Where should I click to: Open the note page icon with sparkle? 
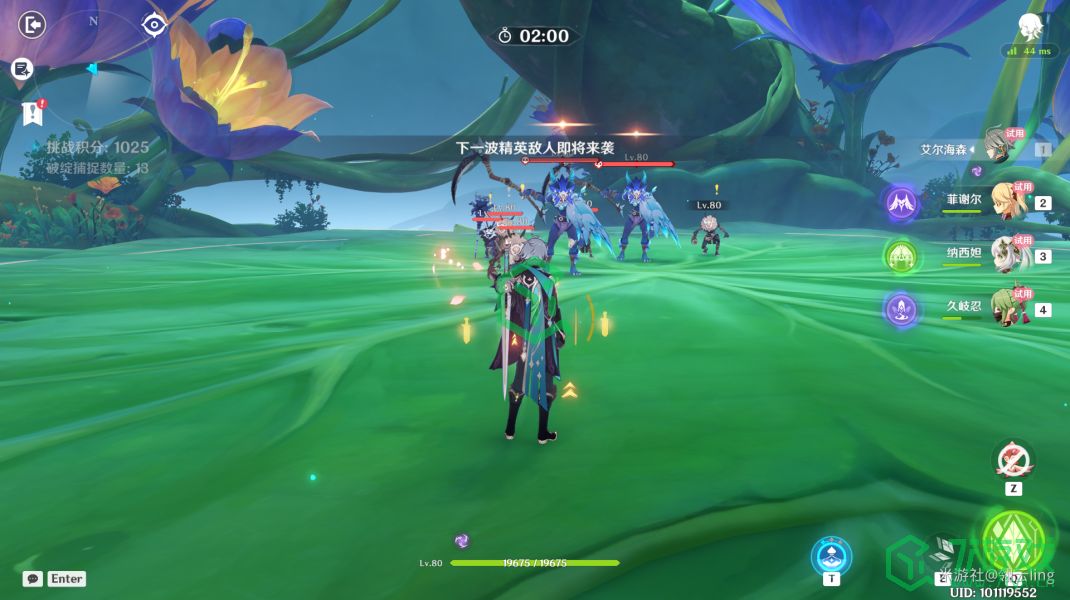(22, 68)
